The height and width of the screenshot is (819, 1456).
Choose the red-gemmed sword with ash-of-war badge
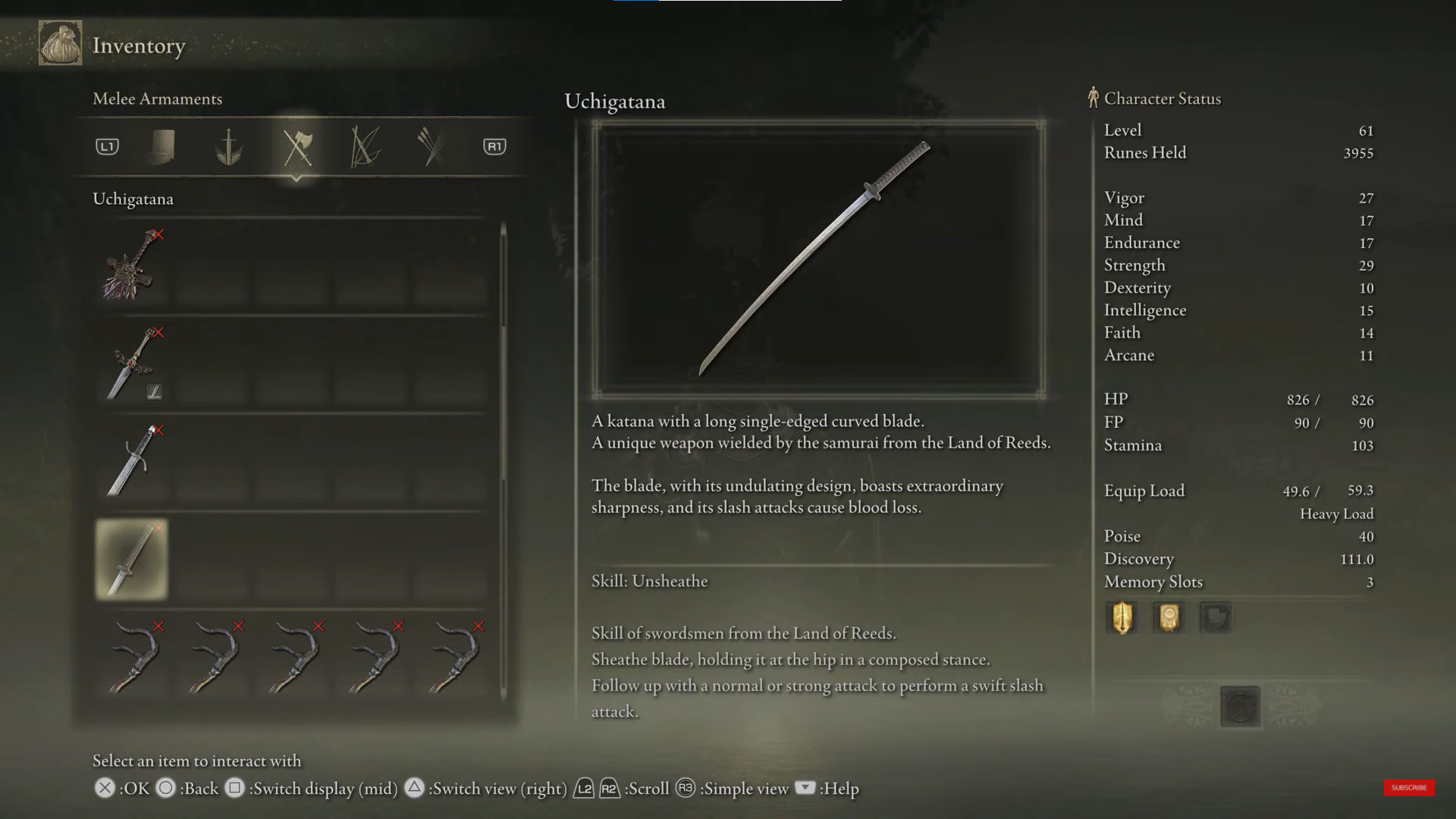(x=131, y=364)
